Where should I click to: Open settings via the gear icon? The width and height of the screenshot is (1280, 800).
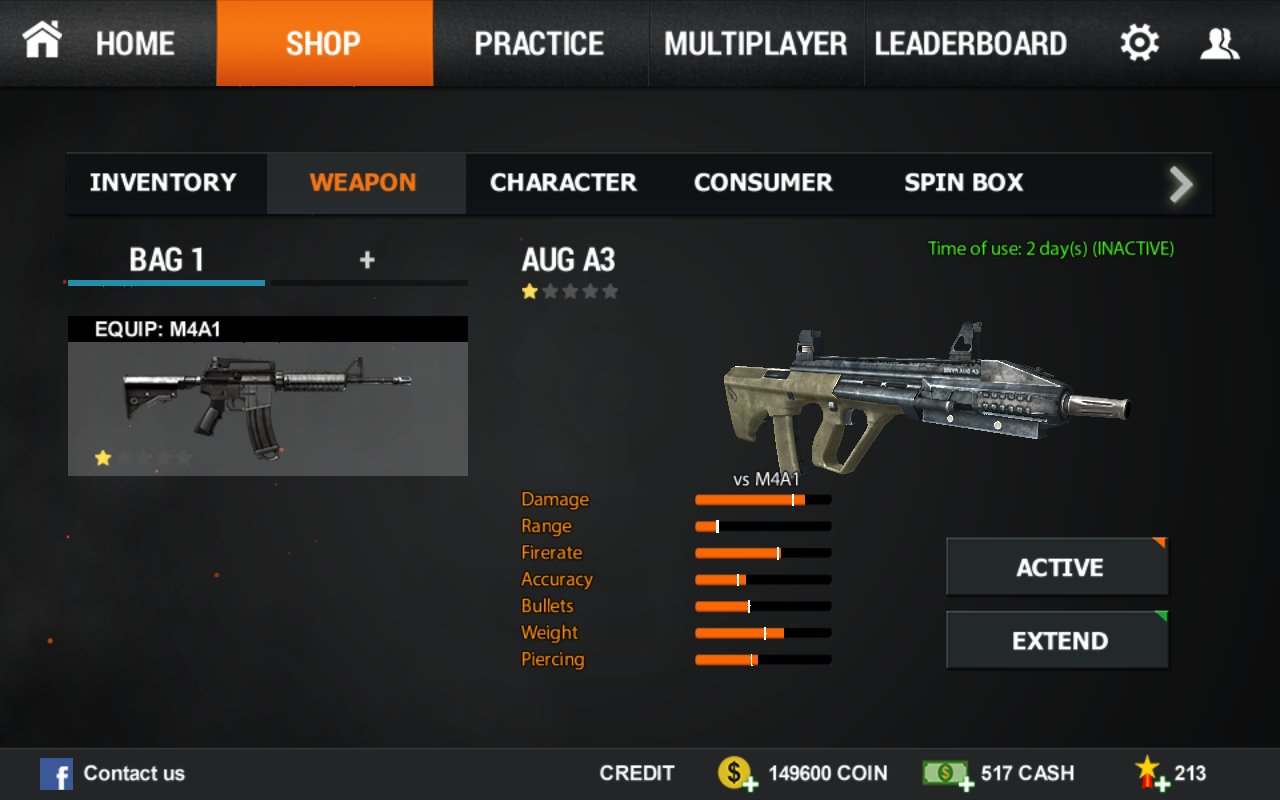tap(1139, 43)
